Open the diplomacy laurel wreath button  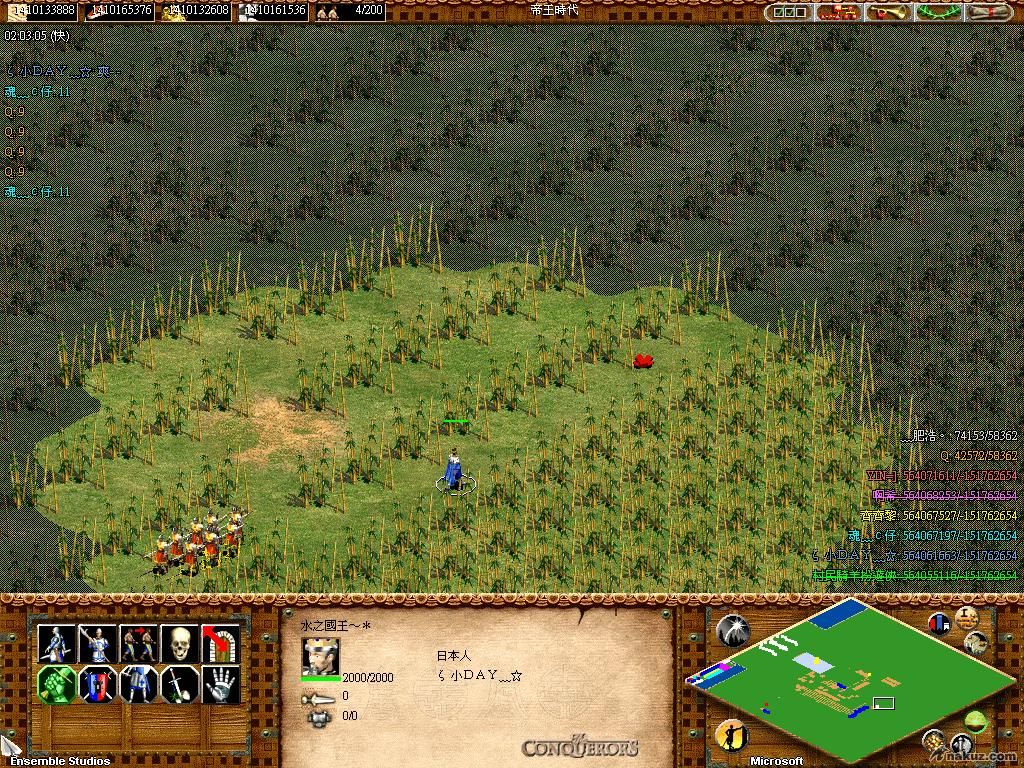tap(939, 12)
